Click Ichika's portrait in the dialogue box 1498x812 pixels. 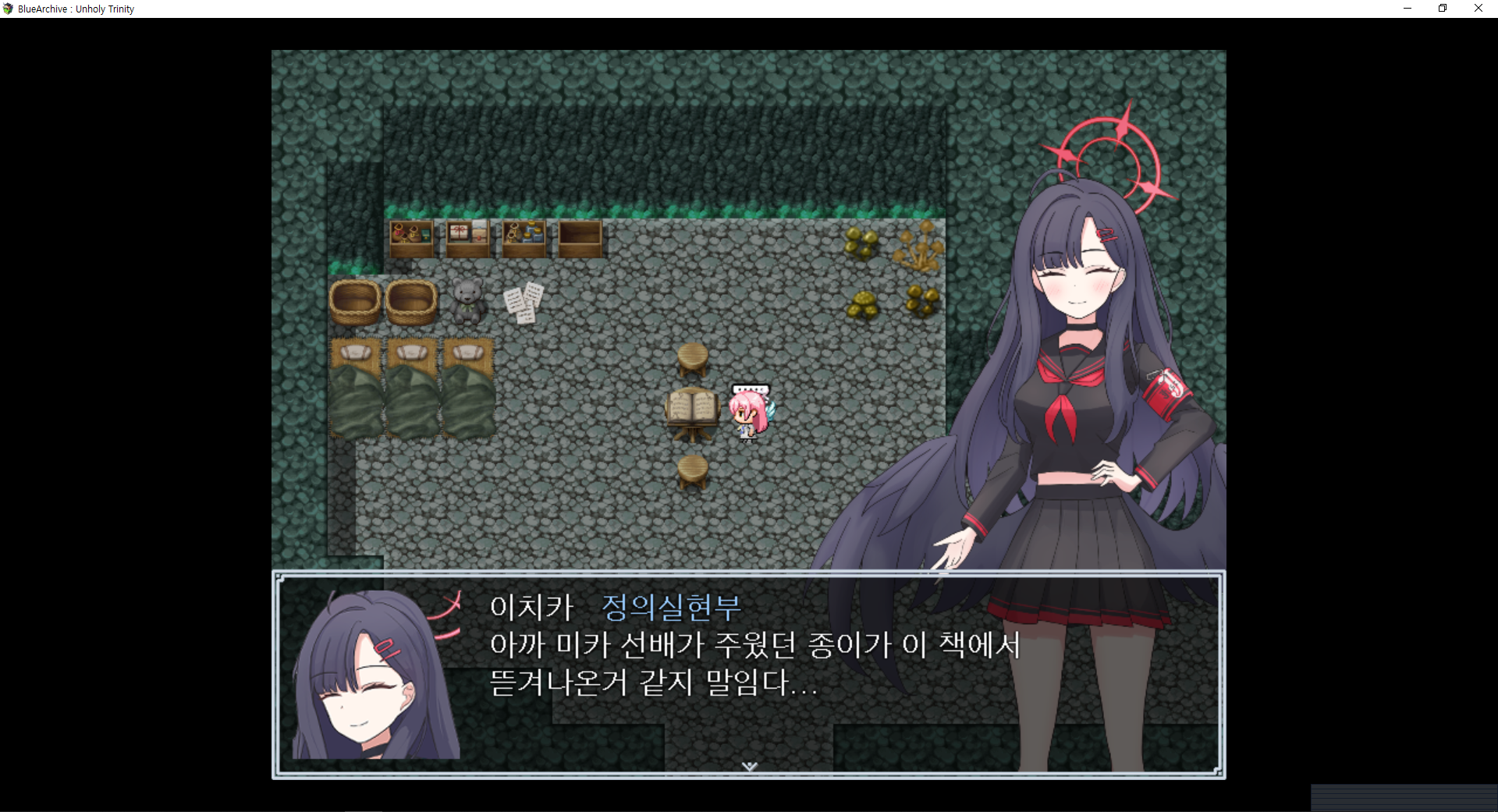click(x=367, y=686)
